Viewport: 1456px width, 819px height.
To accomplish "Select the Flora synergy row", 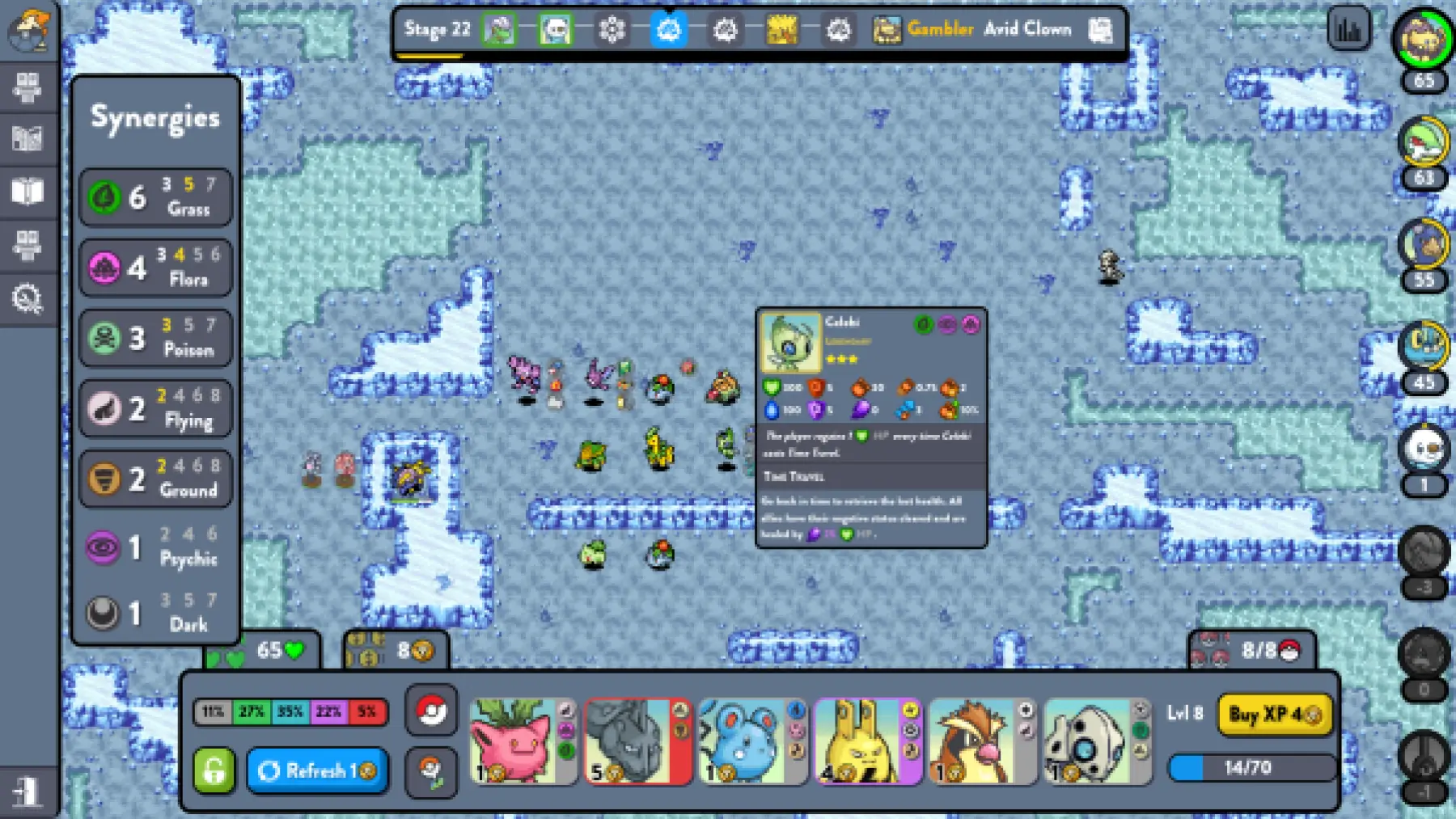I will pos(155,267).
